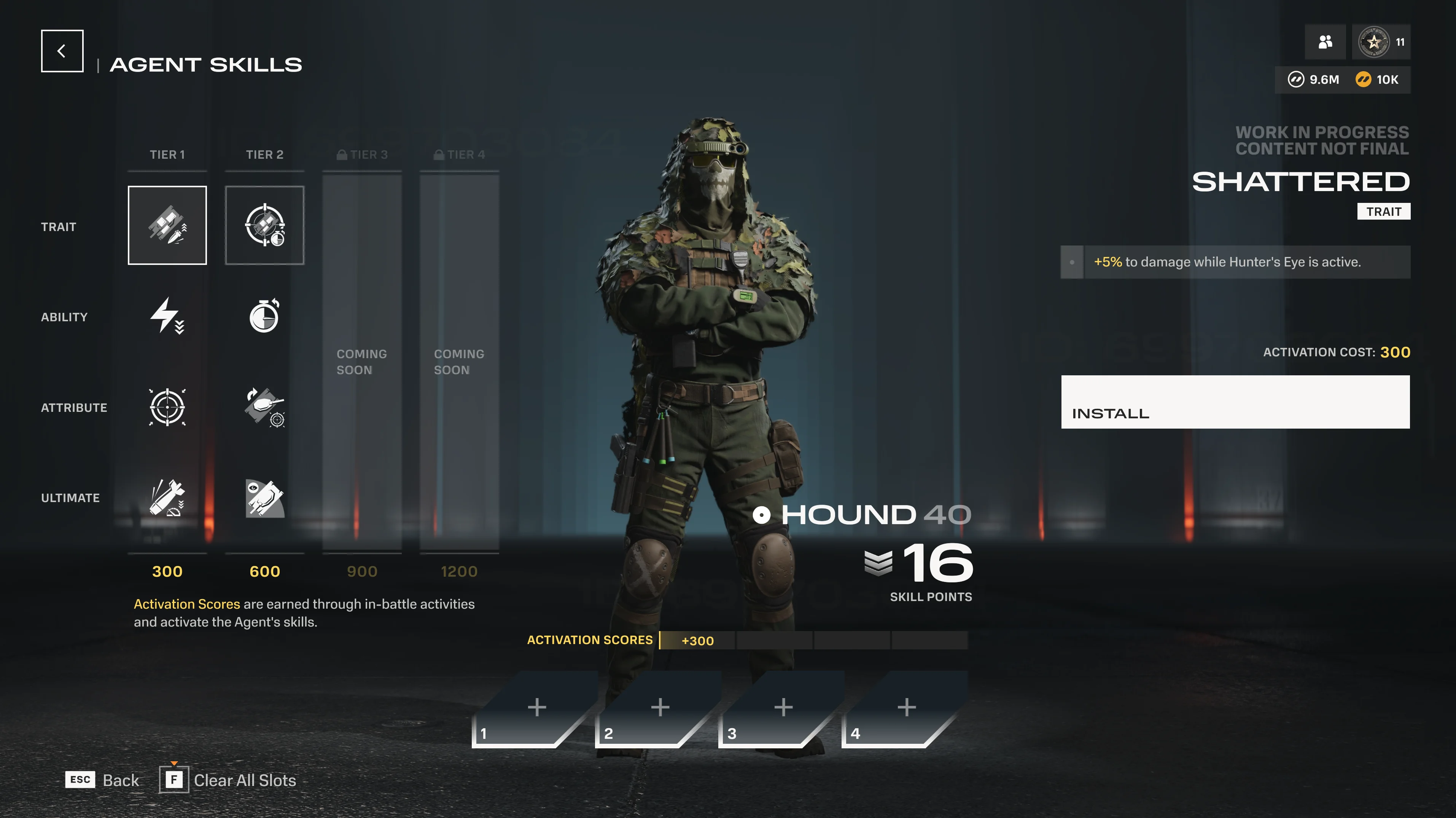Viewport: 1456px width, 818px height.
Task: Open the social friends panel top right
Action: point(1326,41)
